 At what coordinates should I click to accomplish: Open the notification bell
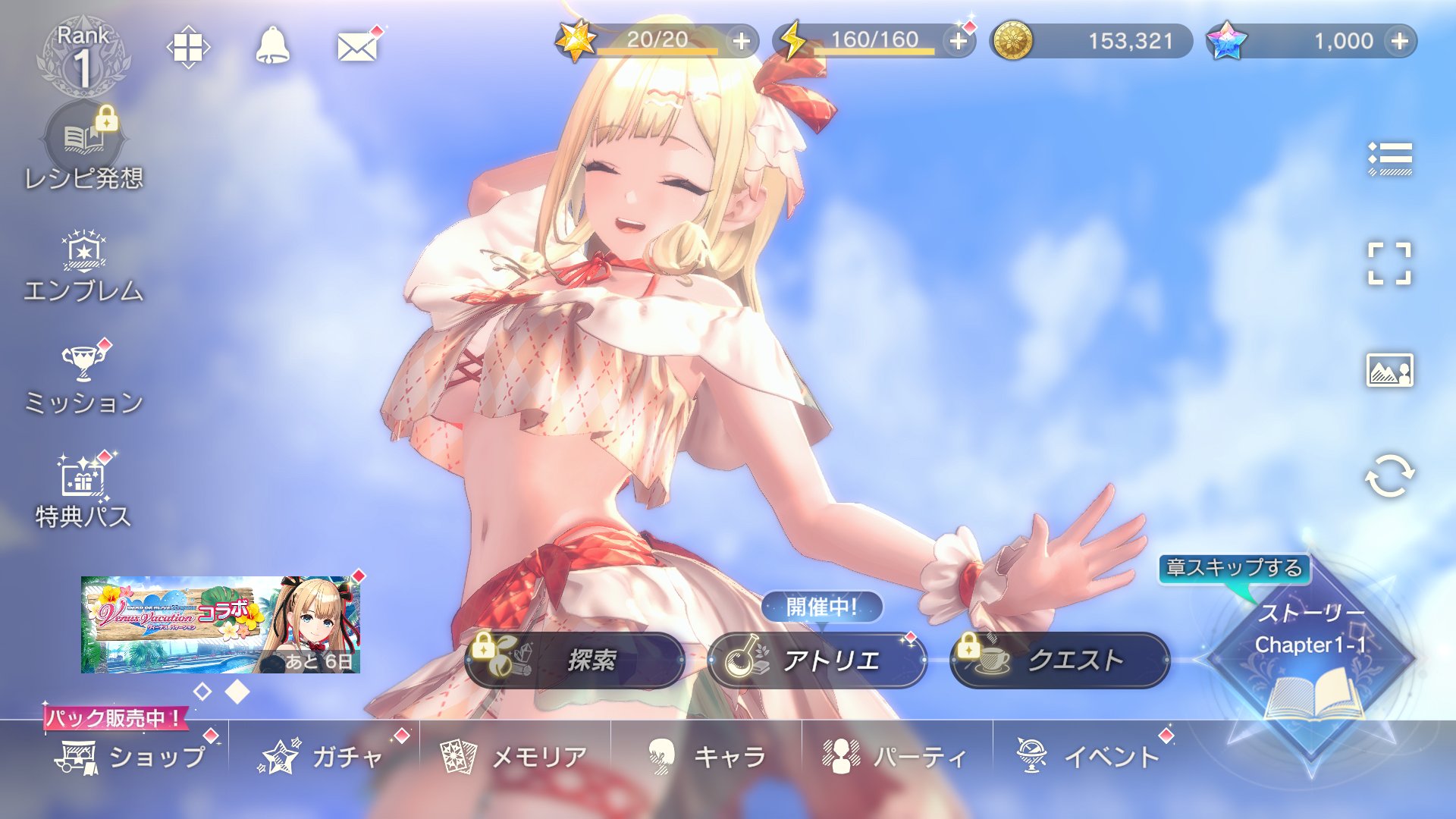click(272, 47)
